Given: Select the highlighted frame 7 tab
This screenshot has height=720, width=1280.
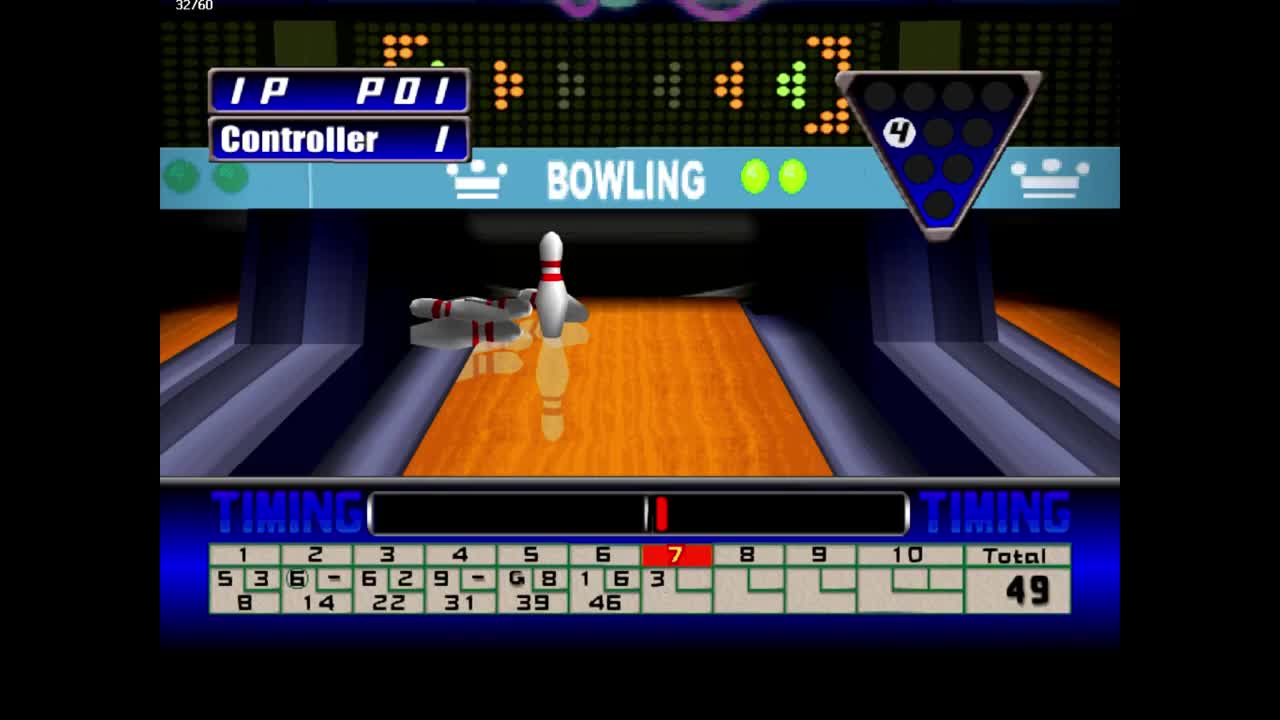Looking at the screenshot, I should (676, 556).
